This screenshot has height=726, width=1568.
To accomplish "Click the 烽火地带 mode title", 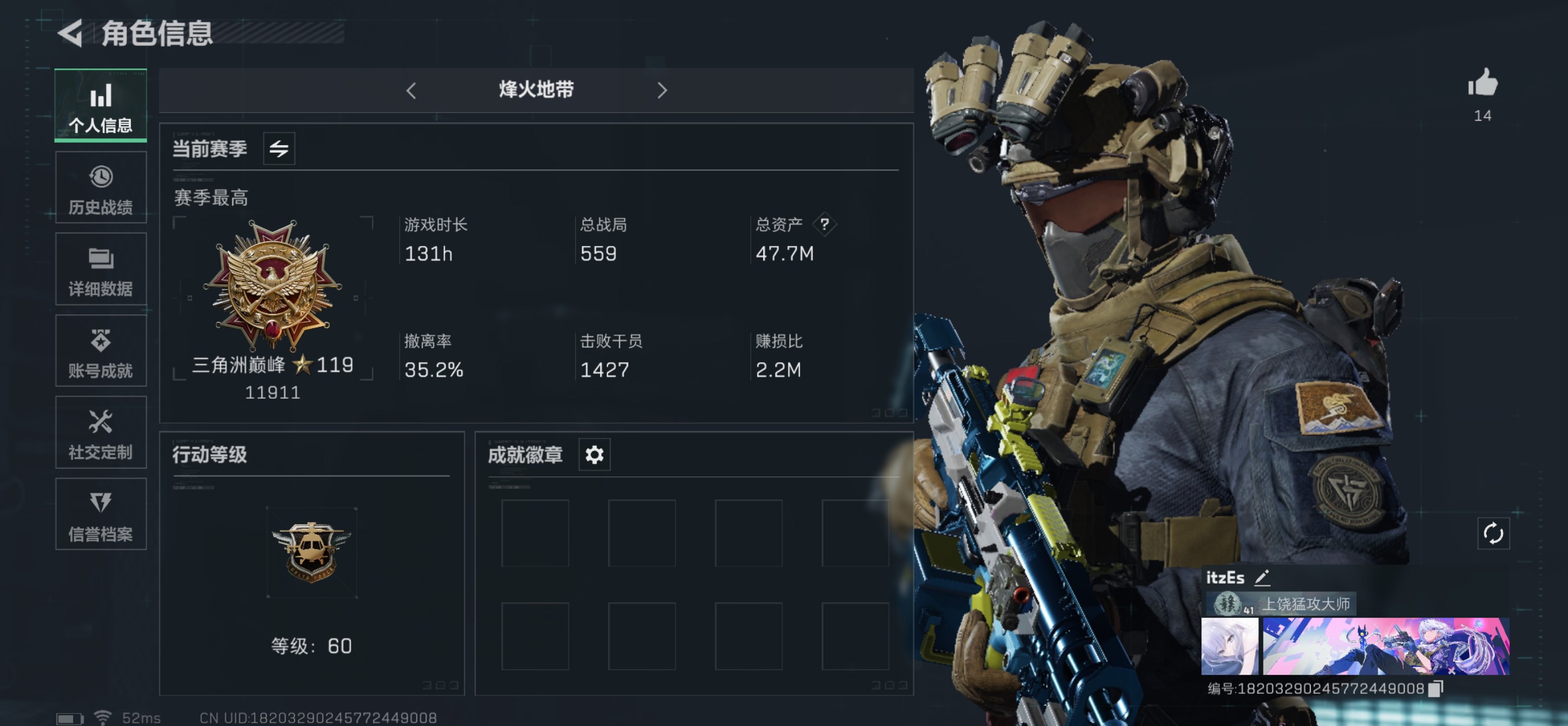I will pyautogui.click(x=536, y=89).
